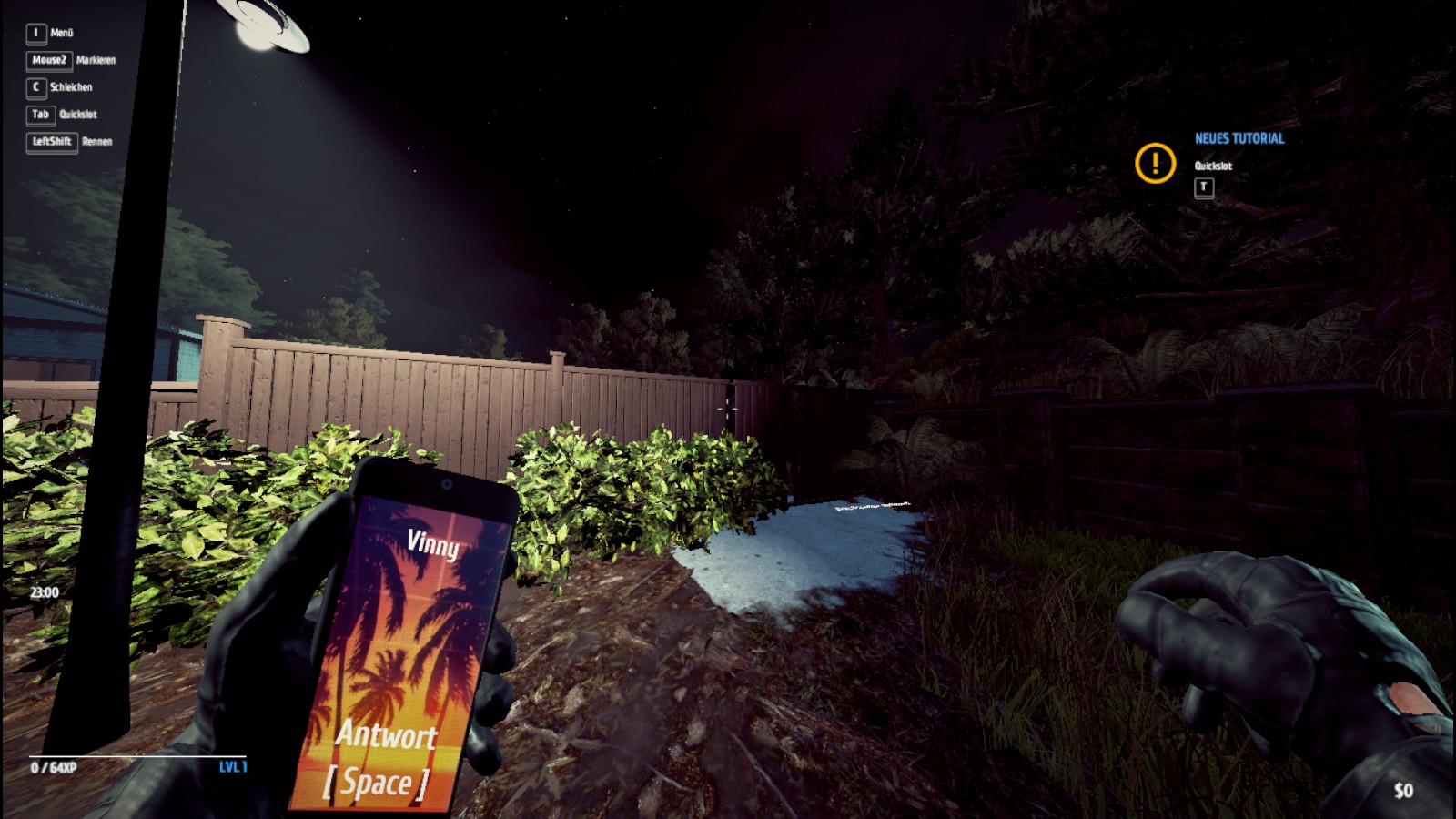Click the LeftShift key icon for Rennen
Image resolution: width=1456 pixels, height=819 pixels.
51,142
